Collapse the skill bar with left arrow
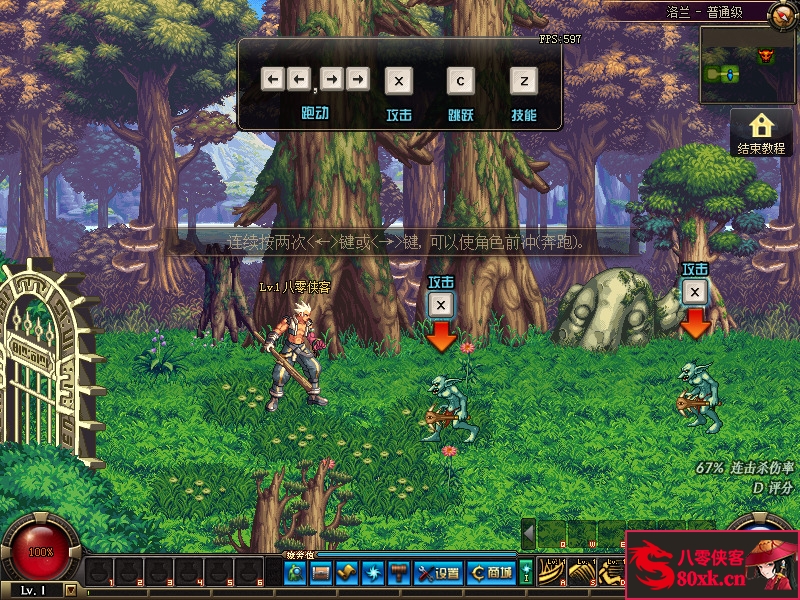This screenshot has width=800, height=600. (528, 533)
